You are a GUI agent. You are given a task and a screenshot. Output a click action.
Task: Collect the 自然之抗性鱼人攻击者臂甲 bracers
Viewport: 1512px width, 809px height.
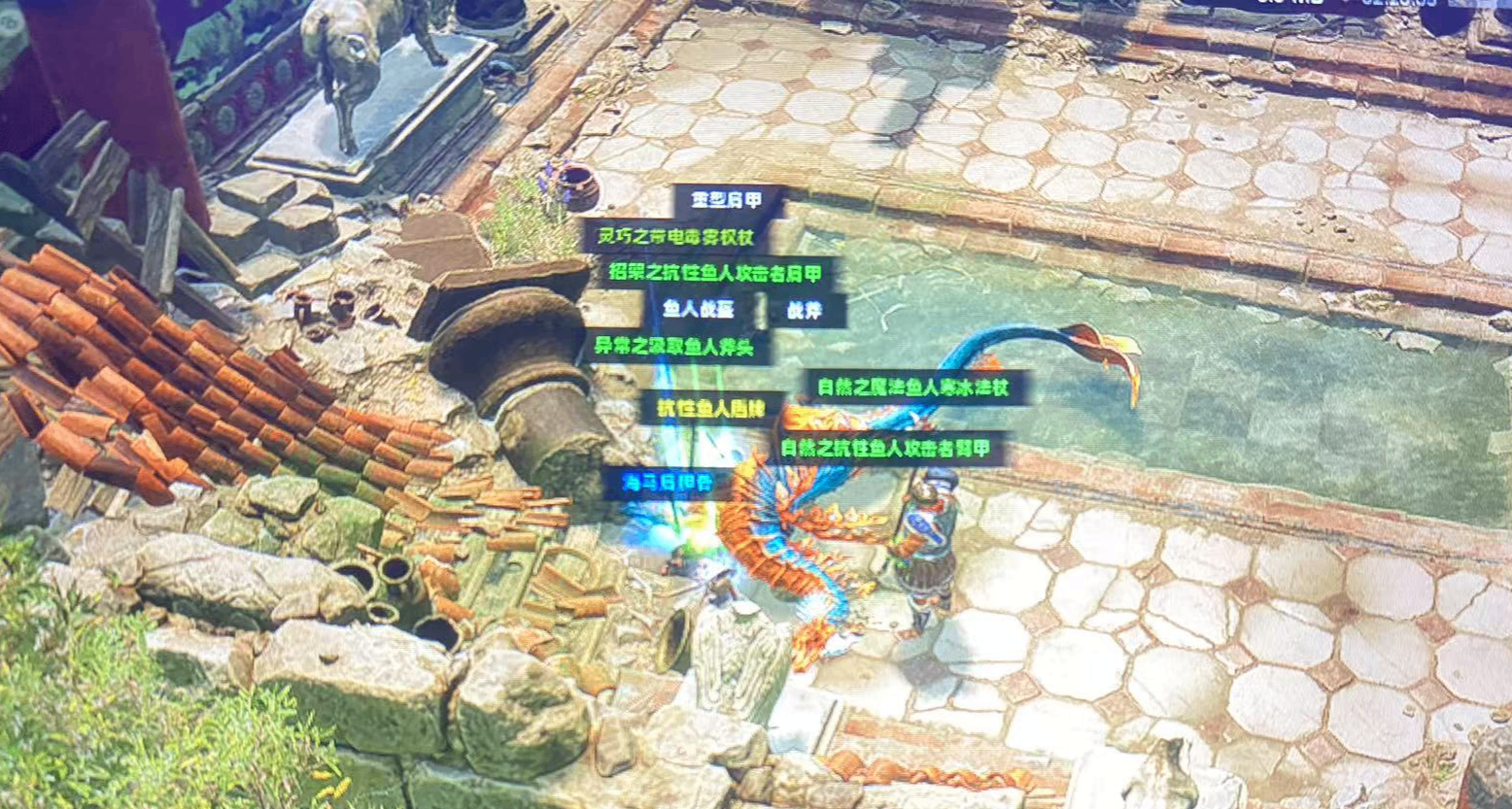coord(885,449)
